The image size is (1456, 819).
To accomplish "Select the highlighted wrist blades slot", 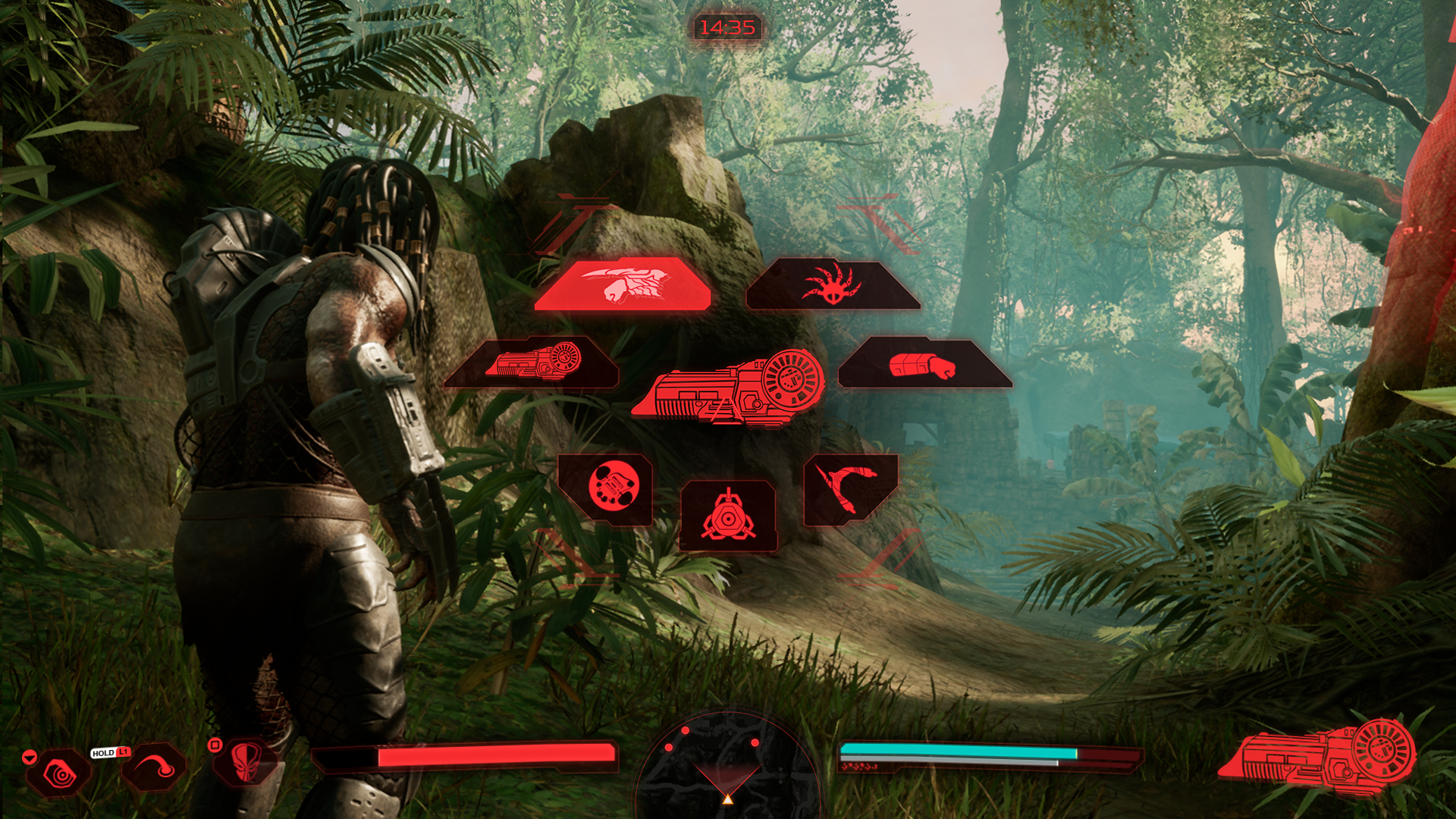I will (623, 284).
